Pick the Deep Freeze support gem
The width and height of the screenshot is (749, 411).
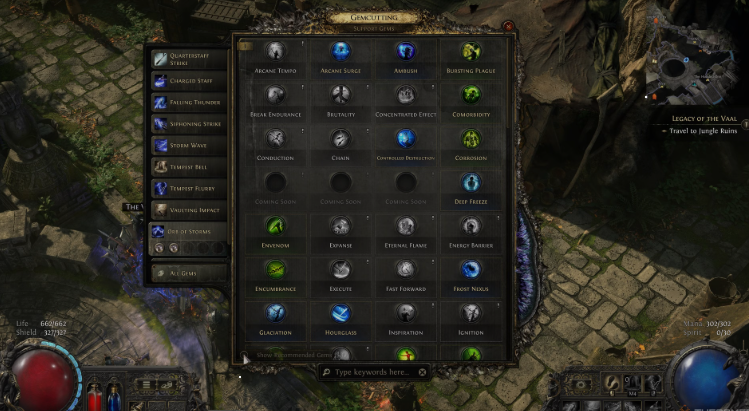tap(470, 183)
